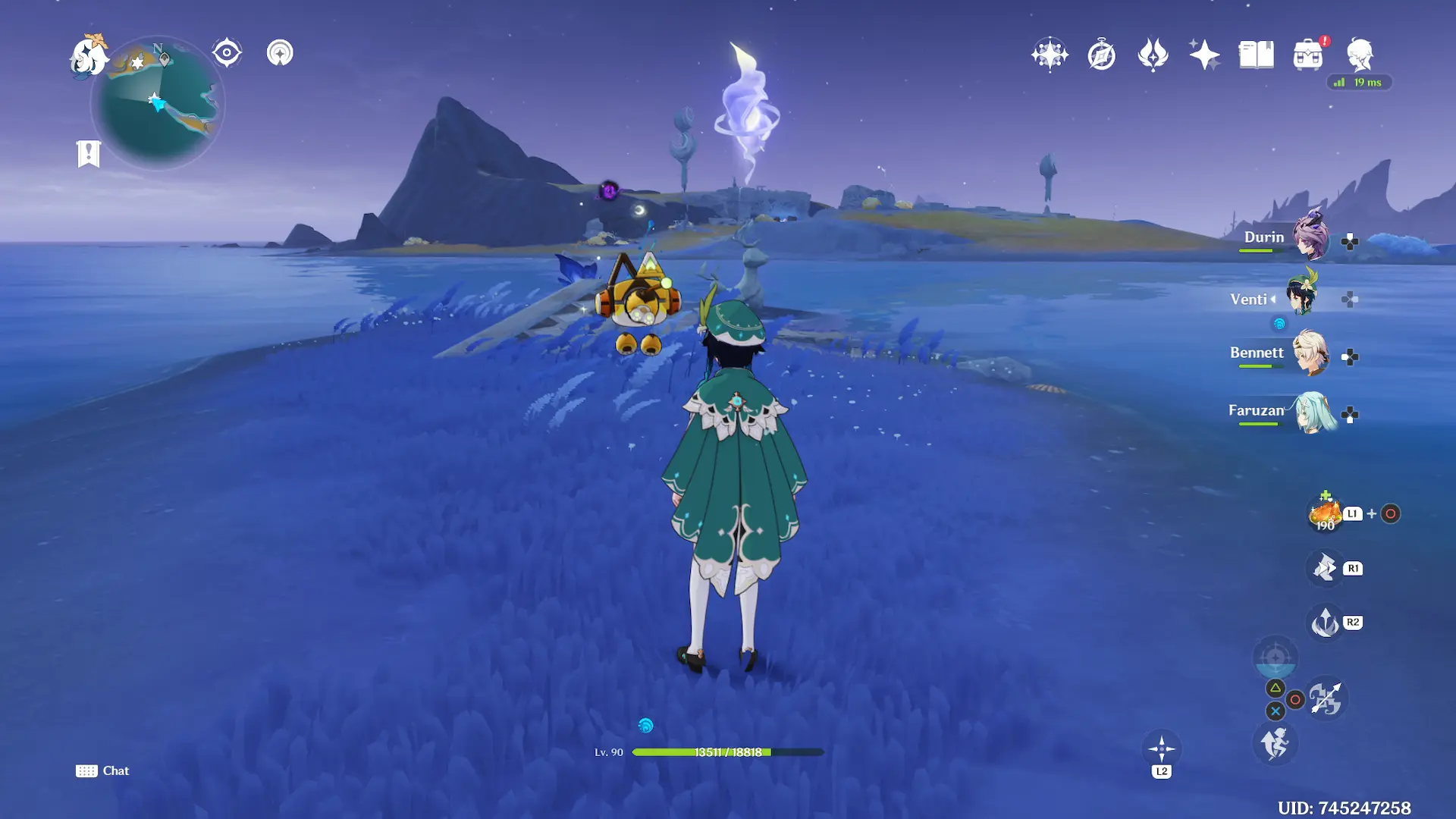Open the Chat box
1456x819 pixels.
click(x=102, y=770)
